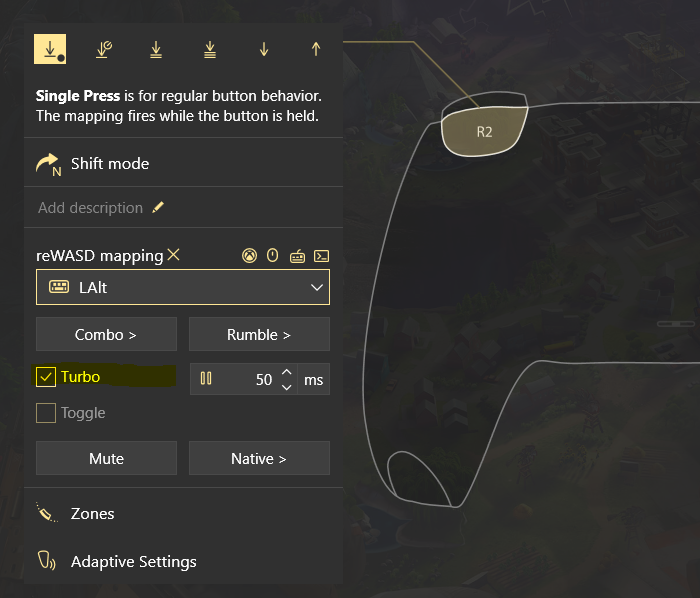Open the LAlt mapping dropdown
The height and width of the screenshot is (598, 700).
point(183,287)
